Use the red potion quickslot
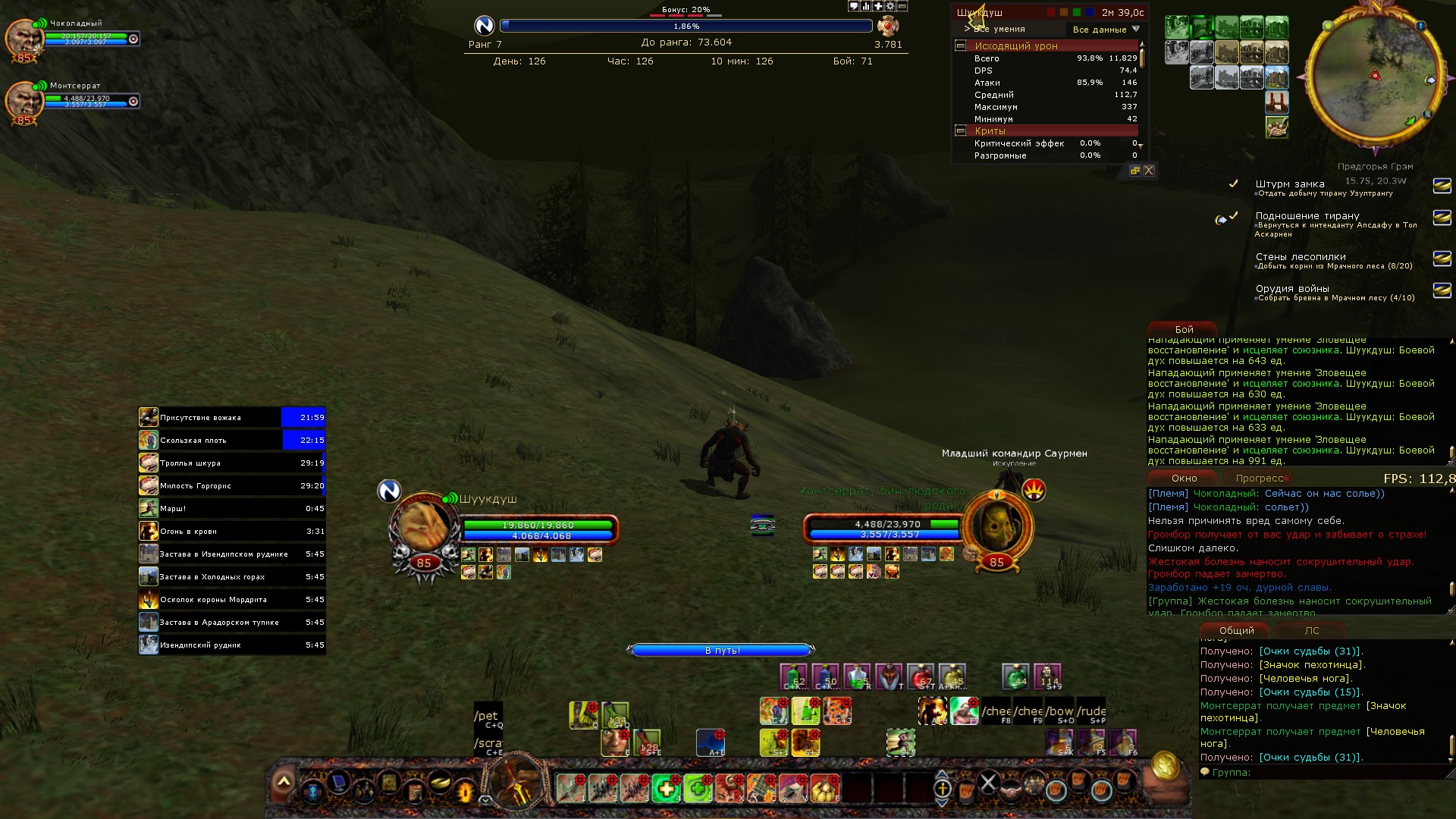 [x=920, y=676]
